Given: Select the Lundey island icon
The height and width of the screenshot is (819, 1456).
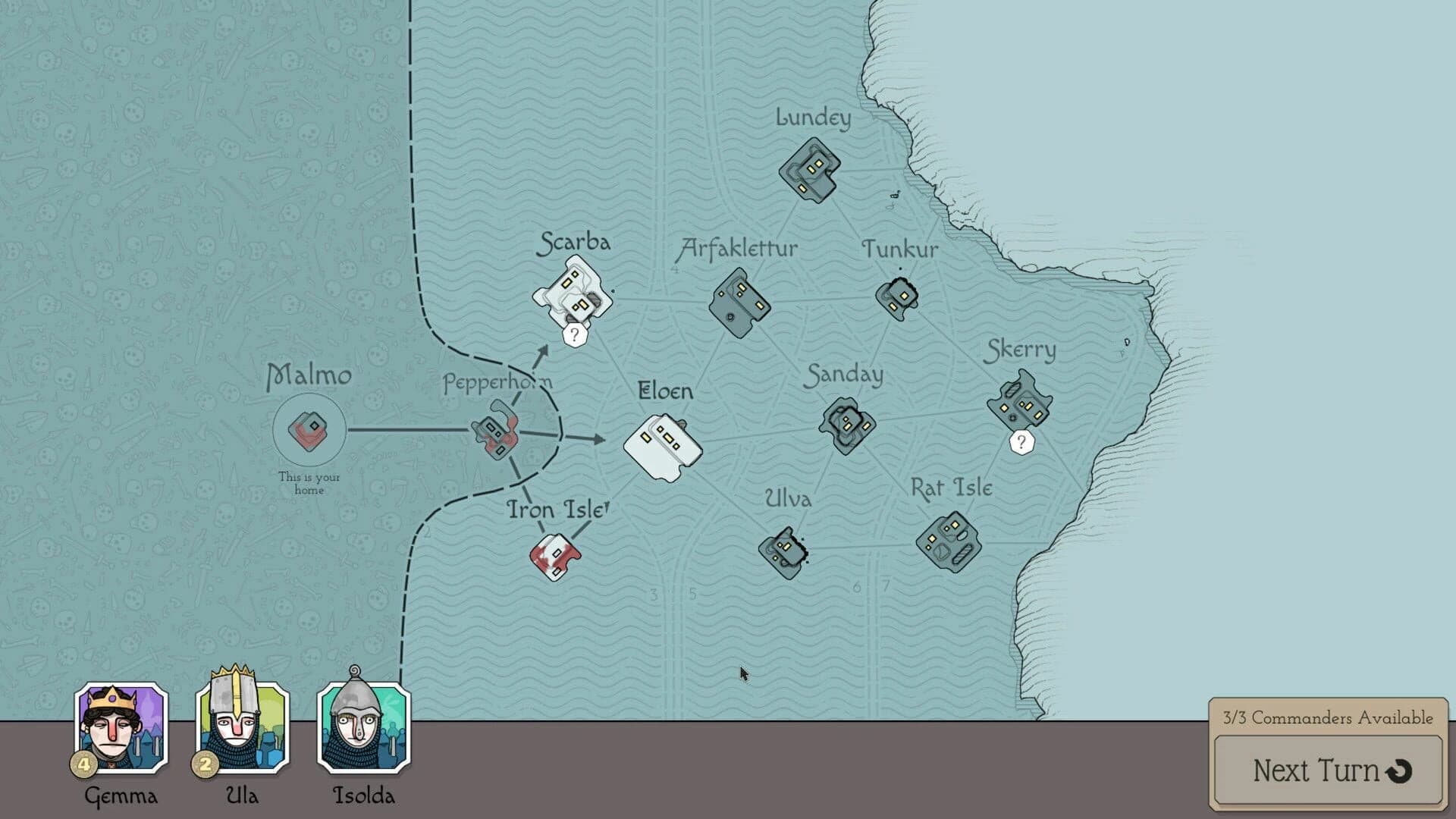Looking at the screenshot, I should (x=808, y=171).
